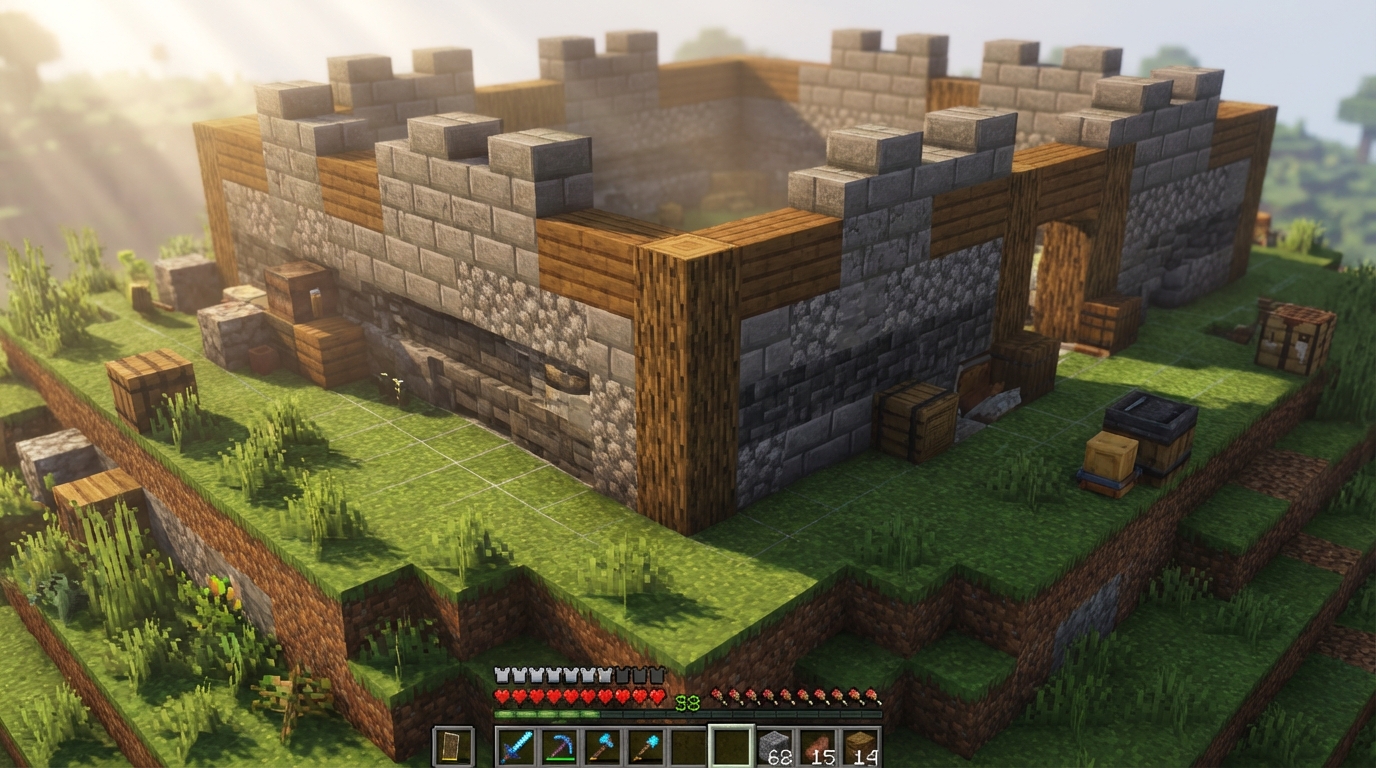Click the XP level number 98
This screenshot has width=1376, height=768.
click(686, 701)
